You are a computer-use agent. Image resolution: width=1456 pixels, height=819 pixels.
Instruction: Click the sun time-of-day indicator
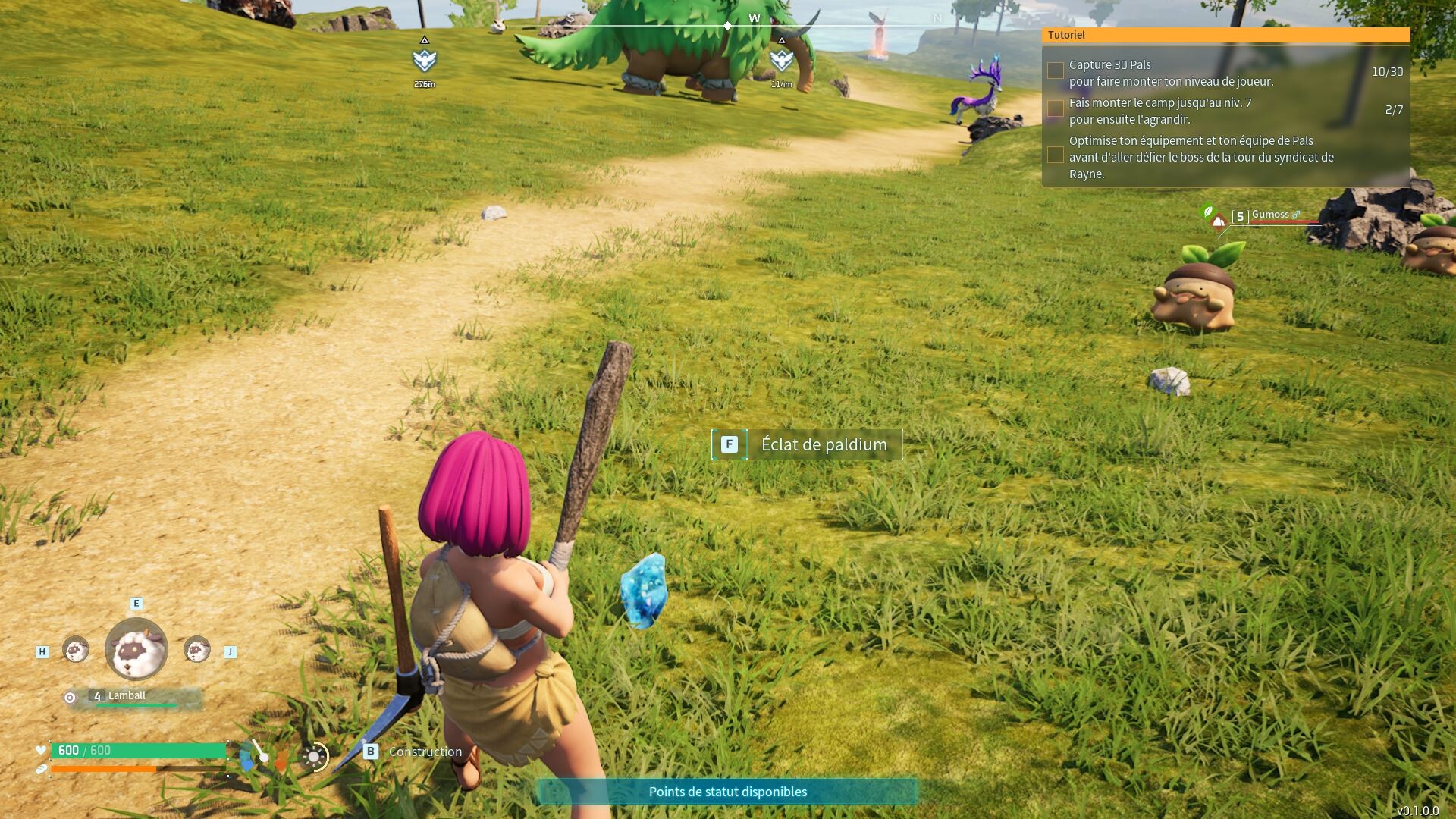pos(314,757)
